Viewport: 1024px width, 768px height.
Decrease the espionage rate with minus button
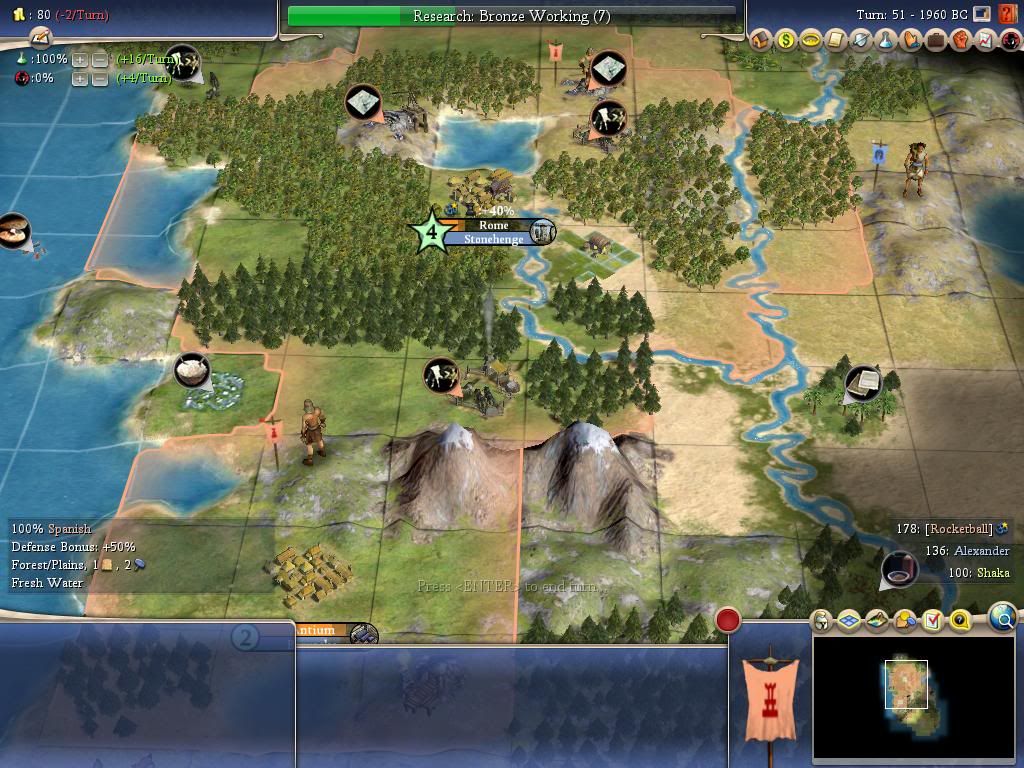click(100, 78)
